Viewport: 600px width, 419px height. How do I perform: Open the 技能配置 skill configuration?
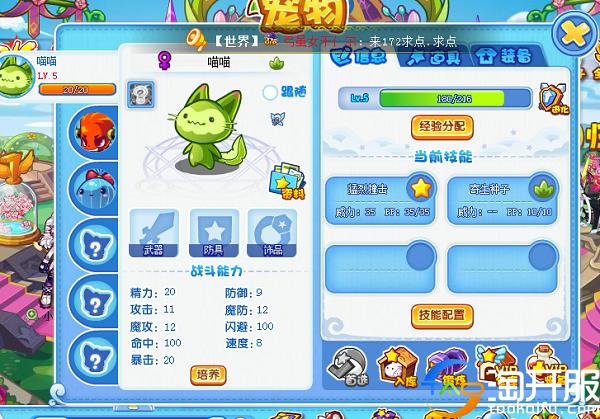coord(441,315)
